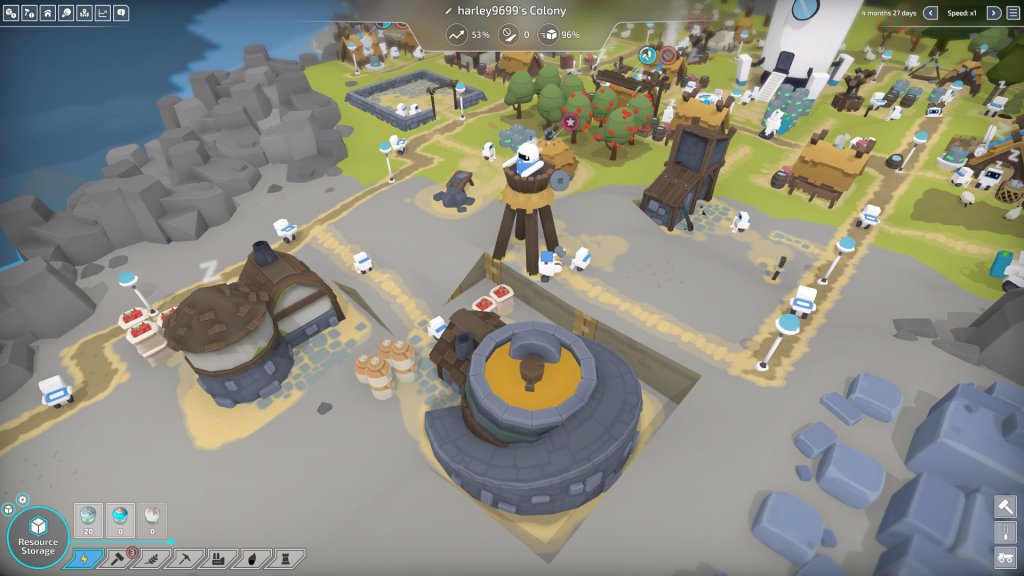Select the lightning bolt energy build category
This screenshot has width=1024, height=576.
83,558
